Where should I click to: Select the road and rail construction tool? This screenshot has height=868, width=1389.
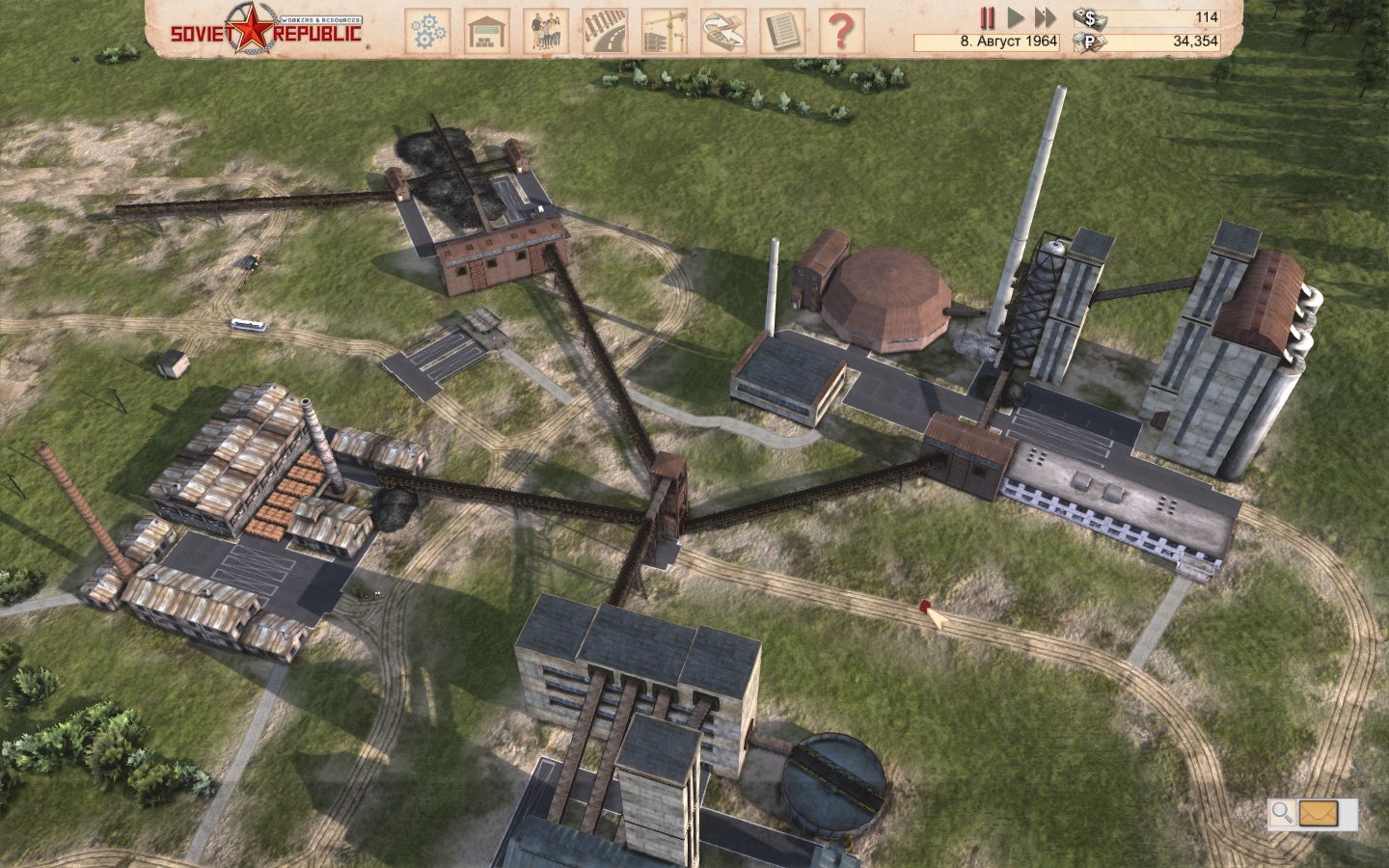tap(605, 30)
